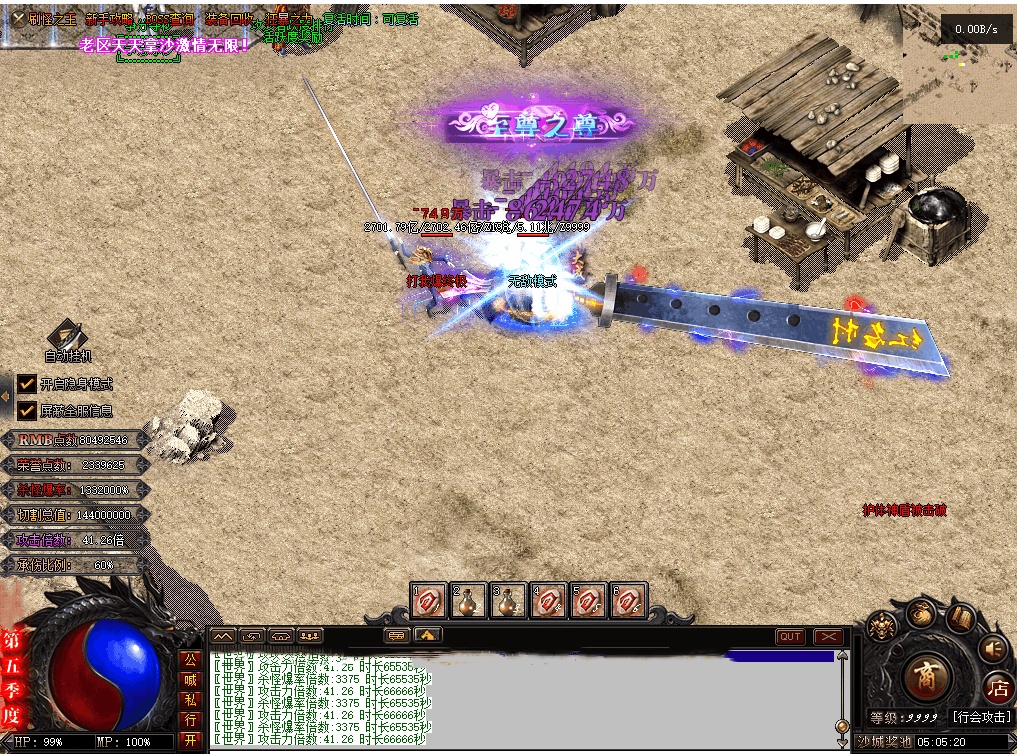The width and height of the screenshot is (1017, 754).
Task: Switch to the 私 private chat channel
Action: coord(190,700)
